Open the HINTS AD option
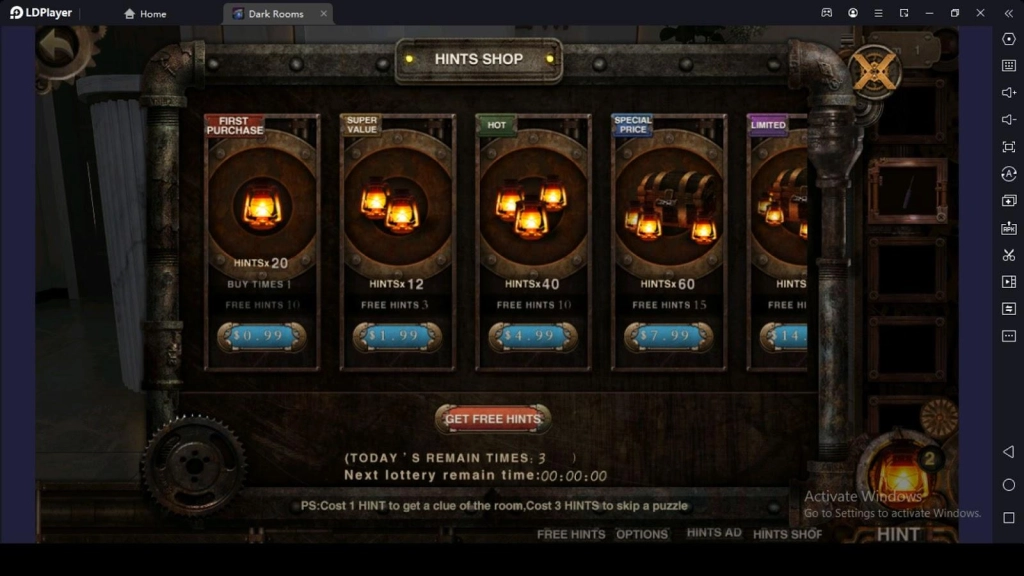This screenshot has height=576, width=1024. tap(714, 533)
